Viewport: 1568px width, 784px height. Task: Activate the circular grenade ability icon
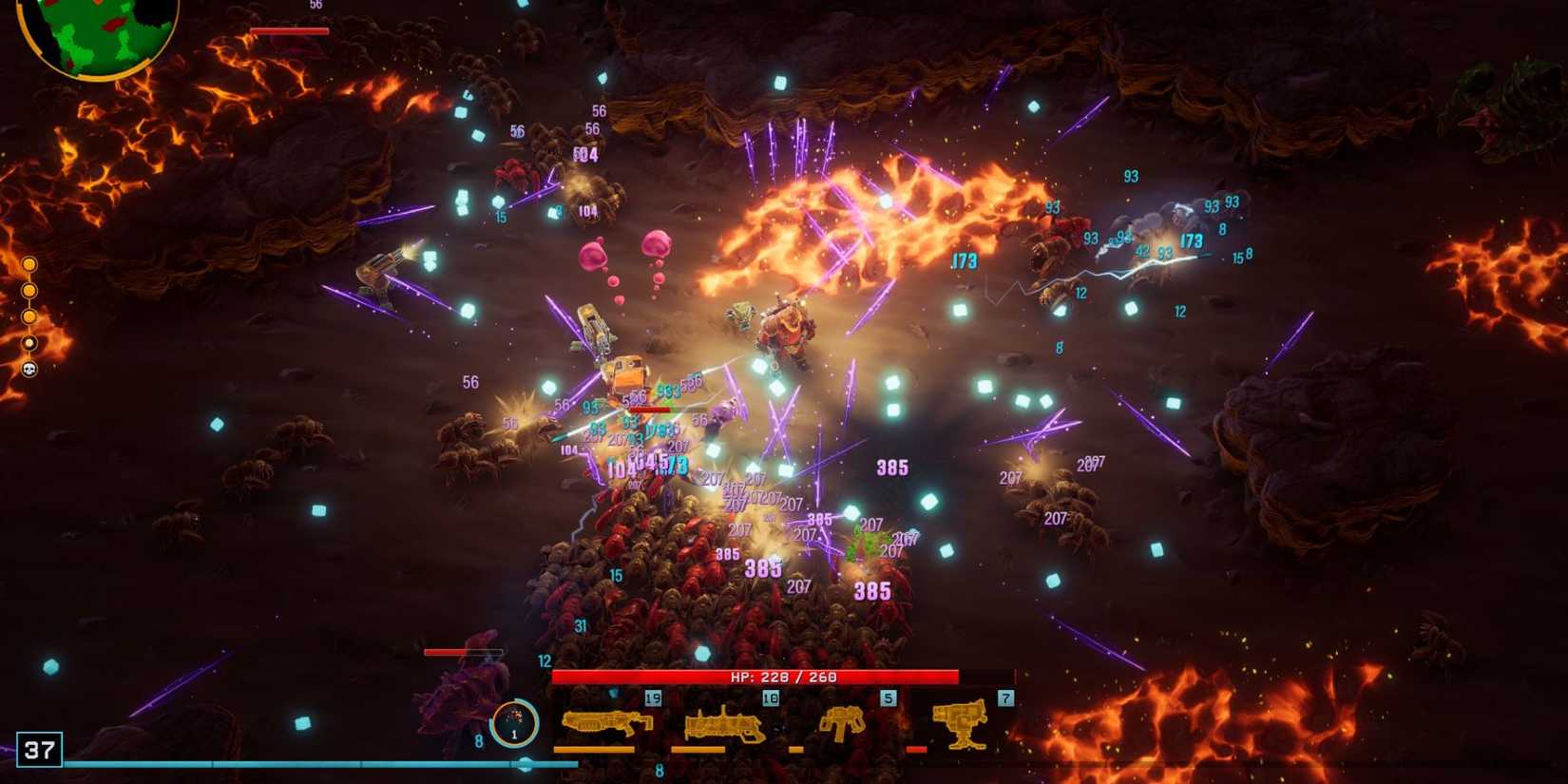tap(514, 723)
